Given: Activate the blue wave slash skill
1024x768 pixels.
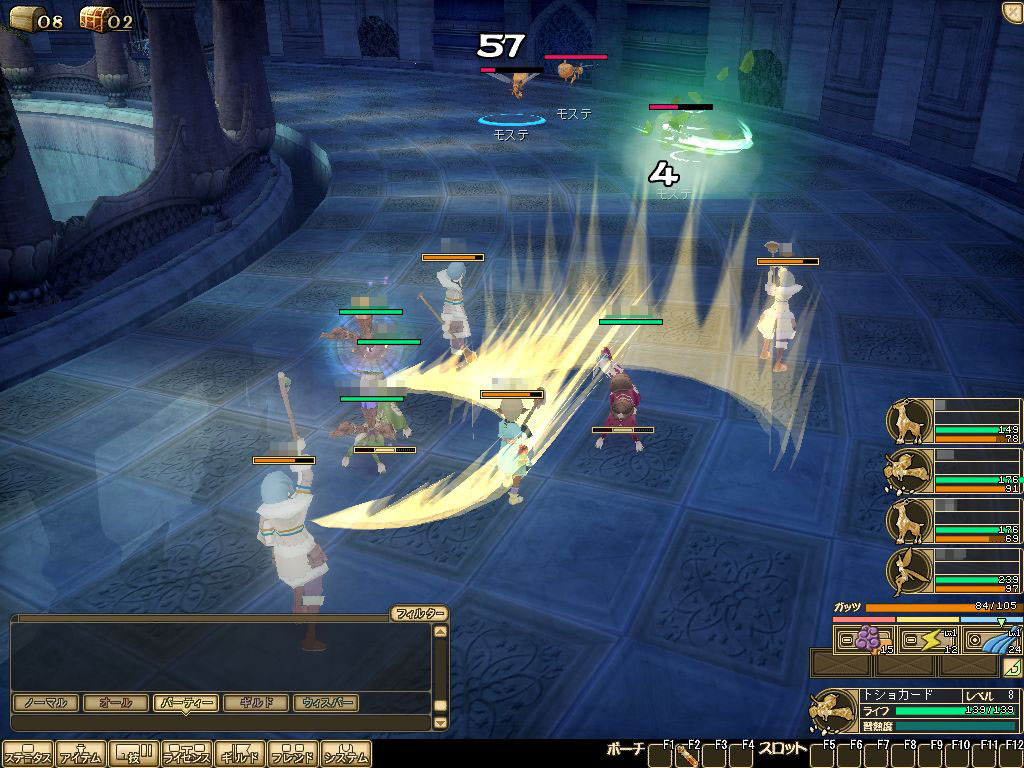Looking at the screenshot, I should [994, 640].
